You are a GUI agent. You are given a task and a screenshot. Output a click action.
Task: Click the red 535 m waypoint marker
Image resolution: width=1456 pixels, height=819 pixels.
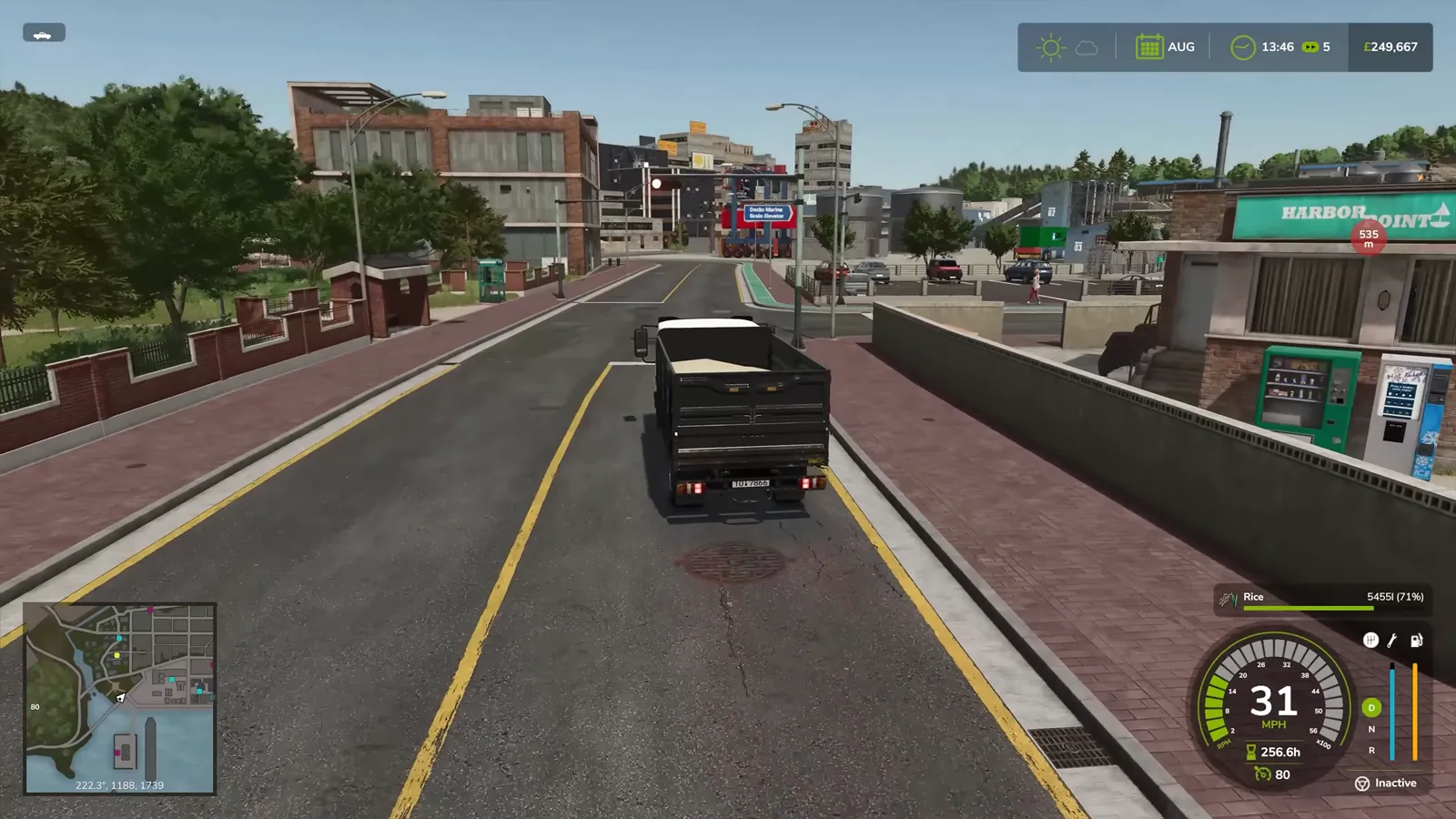1368,238
